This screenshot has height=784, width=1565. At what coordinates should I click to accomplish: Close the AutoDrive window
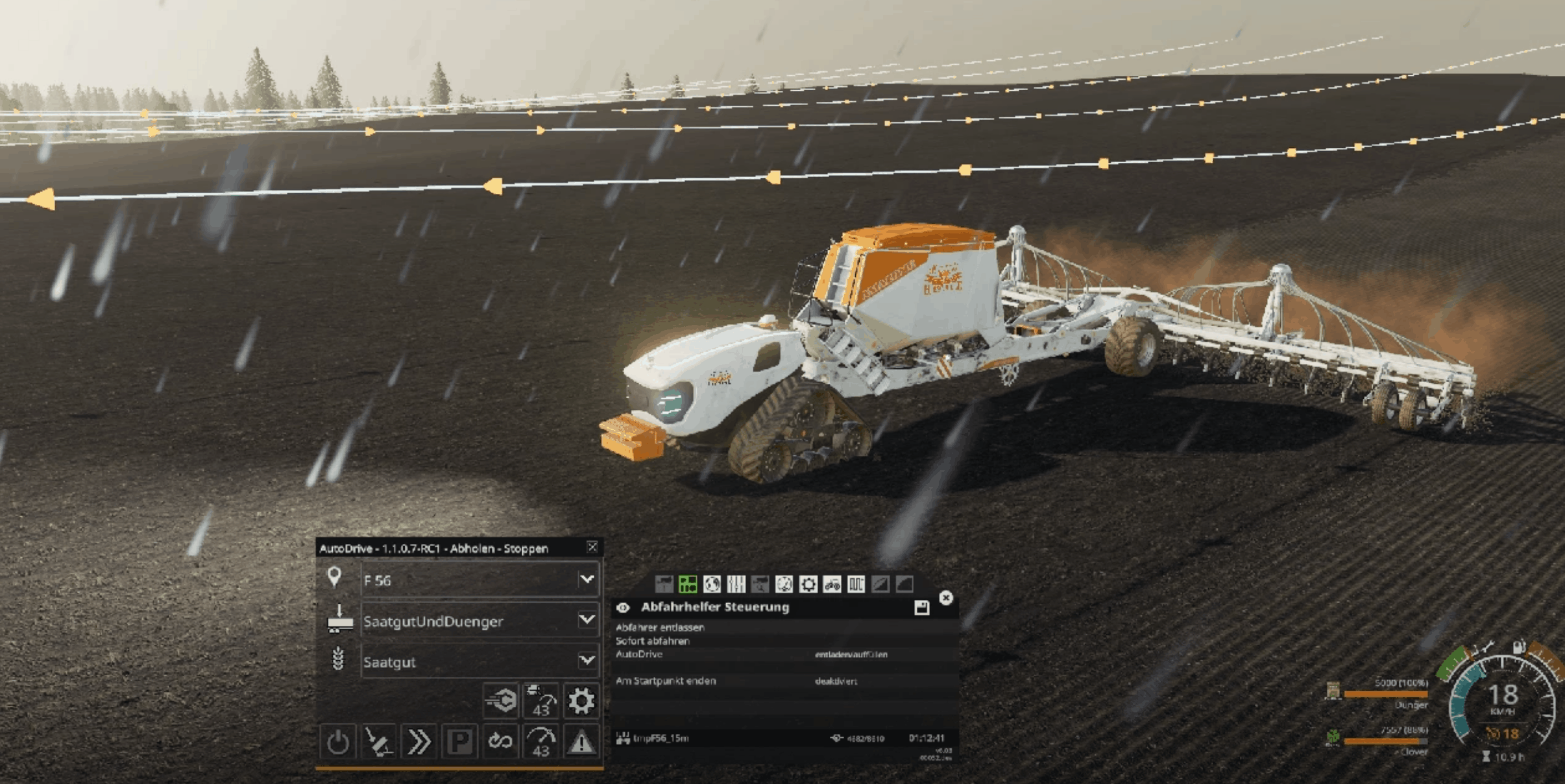coord(592,547)
